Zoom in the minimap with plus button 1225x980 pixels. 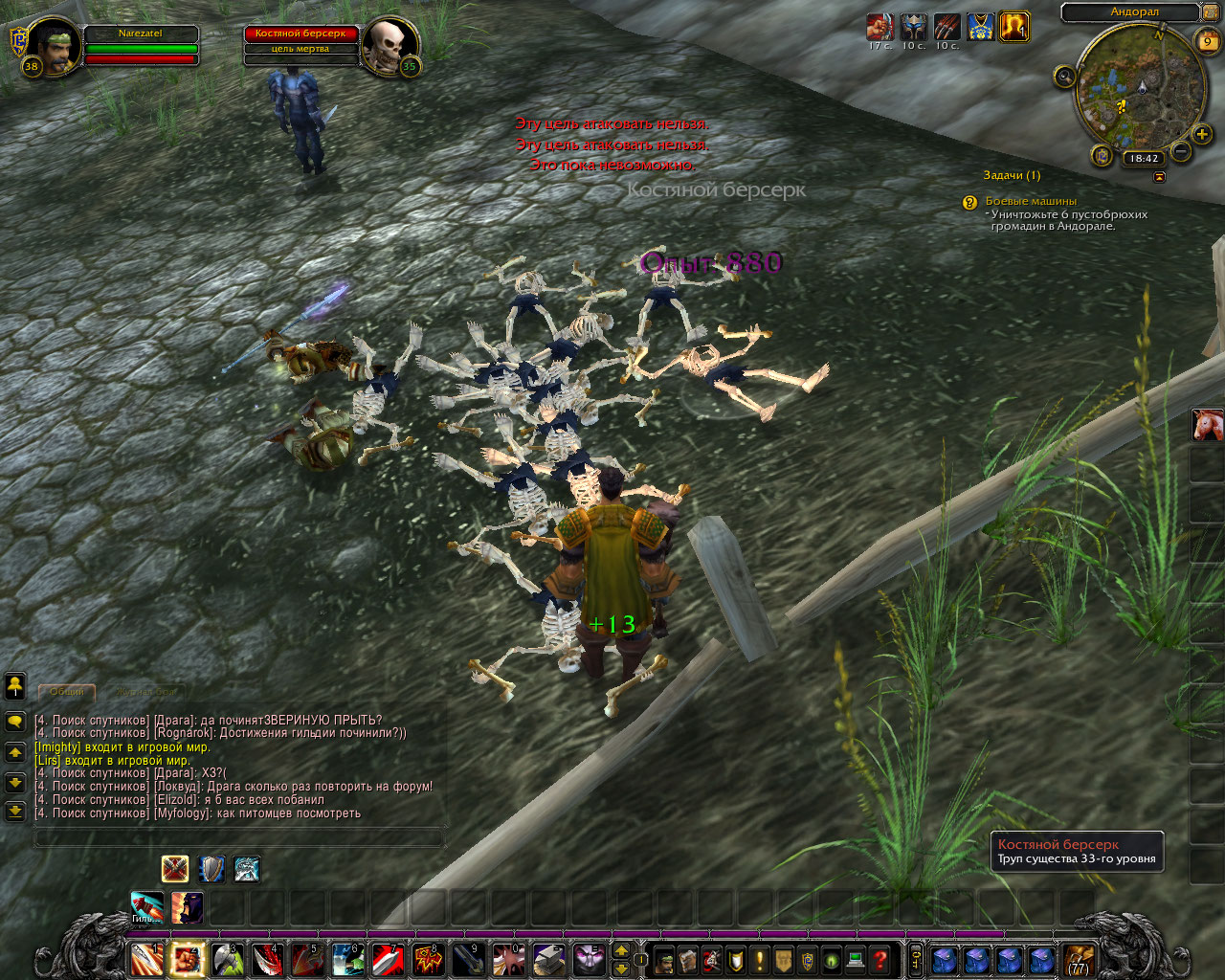(x=1202, y=134)
